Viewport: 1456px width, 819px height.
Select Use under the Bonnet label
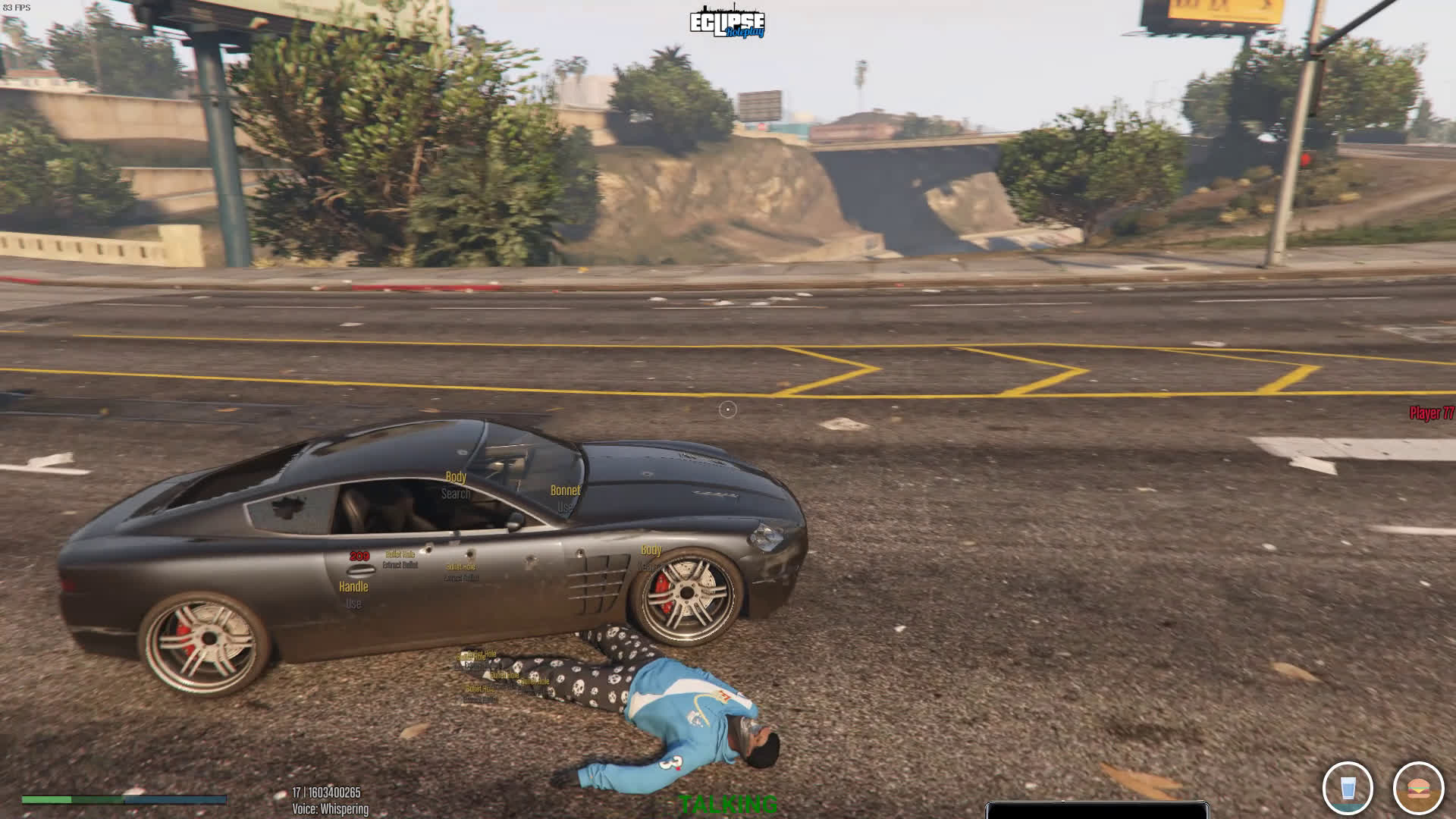click(565, 507)
